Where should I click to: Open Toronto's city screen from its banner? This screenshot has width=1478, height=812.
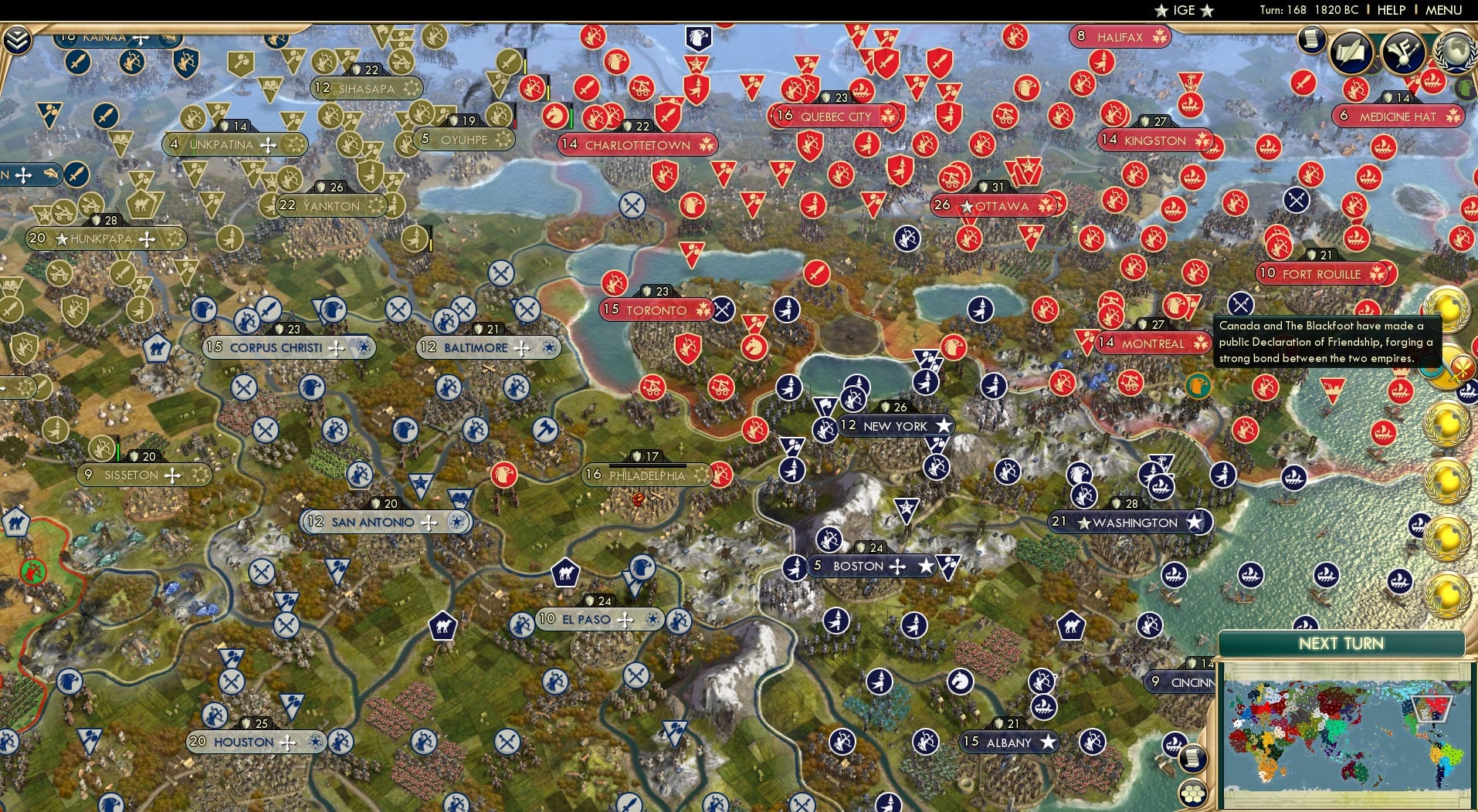point(657,310)
